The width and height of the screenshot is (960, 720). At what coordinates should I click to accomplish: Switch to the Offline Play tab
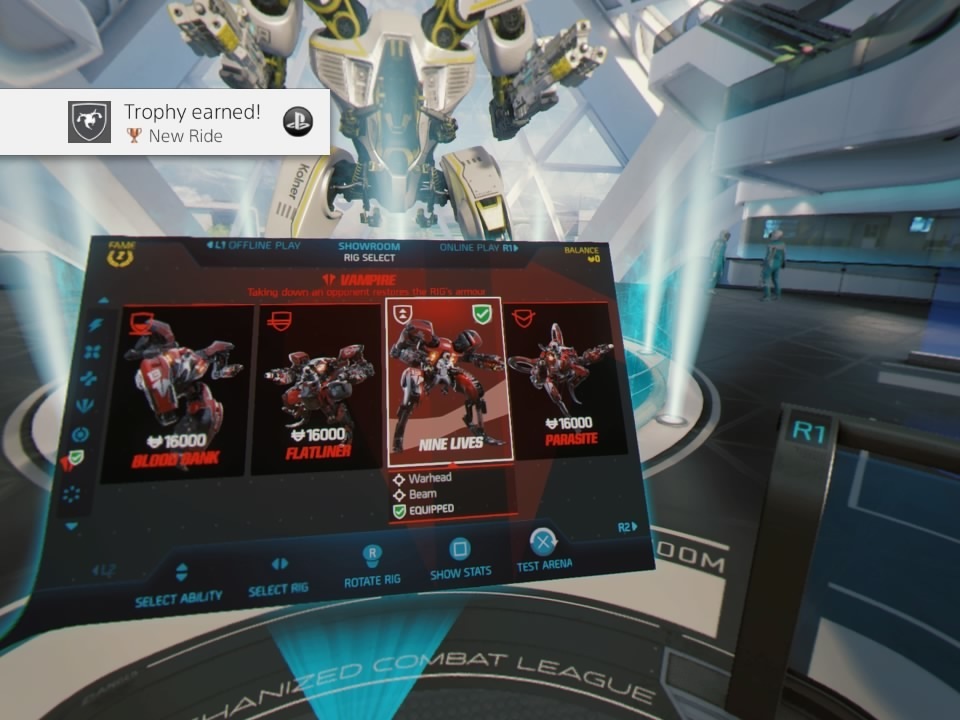(249, 246)
